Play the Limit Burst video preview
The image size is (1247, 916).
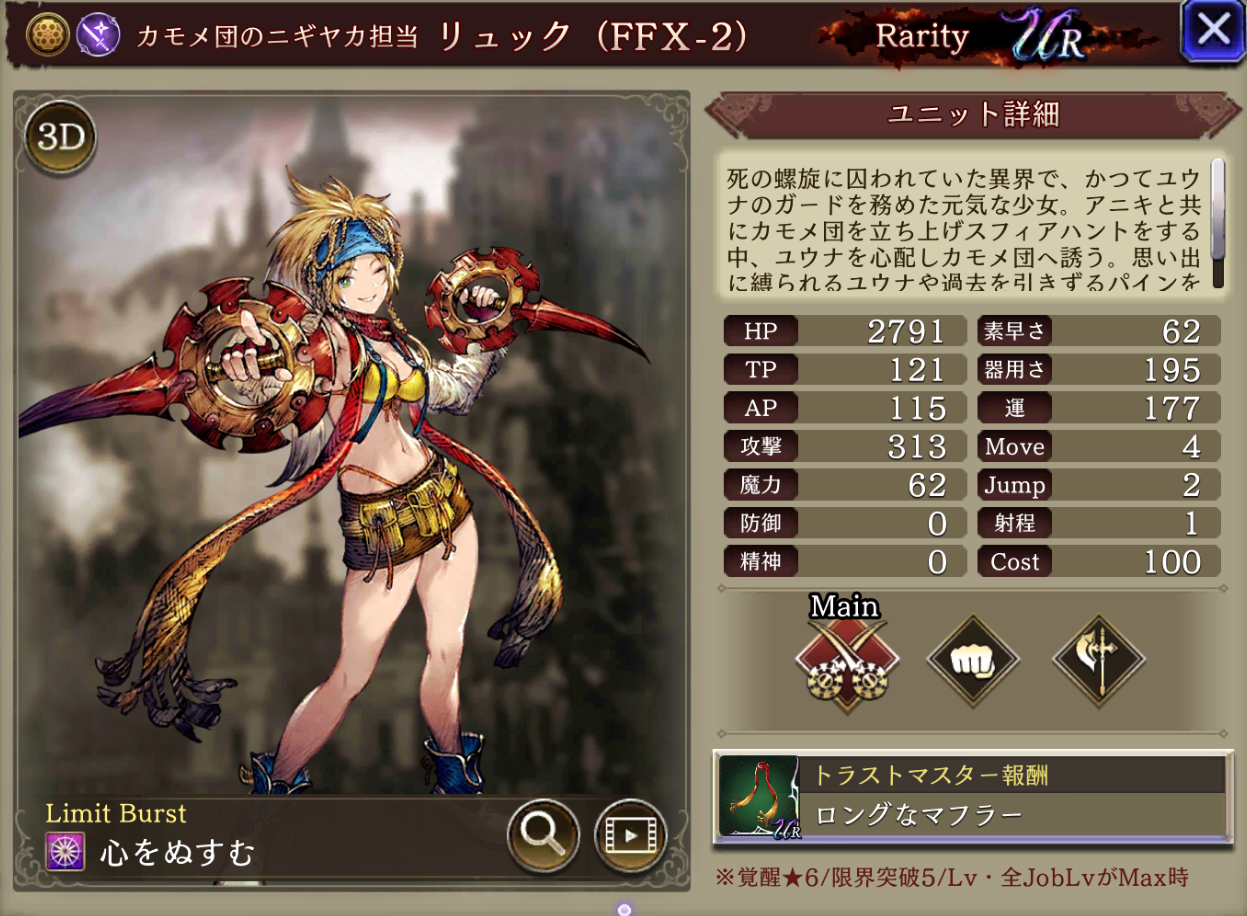[630, 834]
